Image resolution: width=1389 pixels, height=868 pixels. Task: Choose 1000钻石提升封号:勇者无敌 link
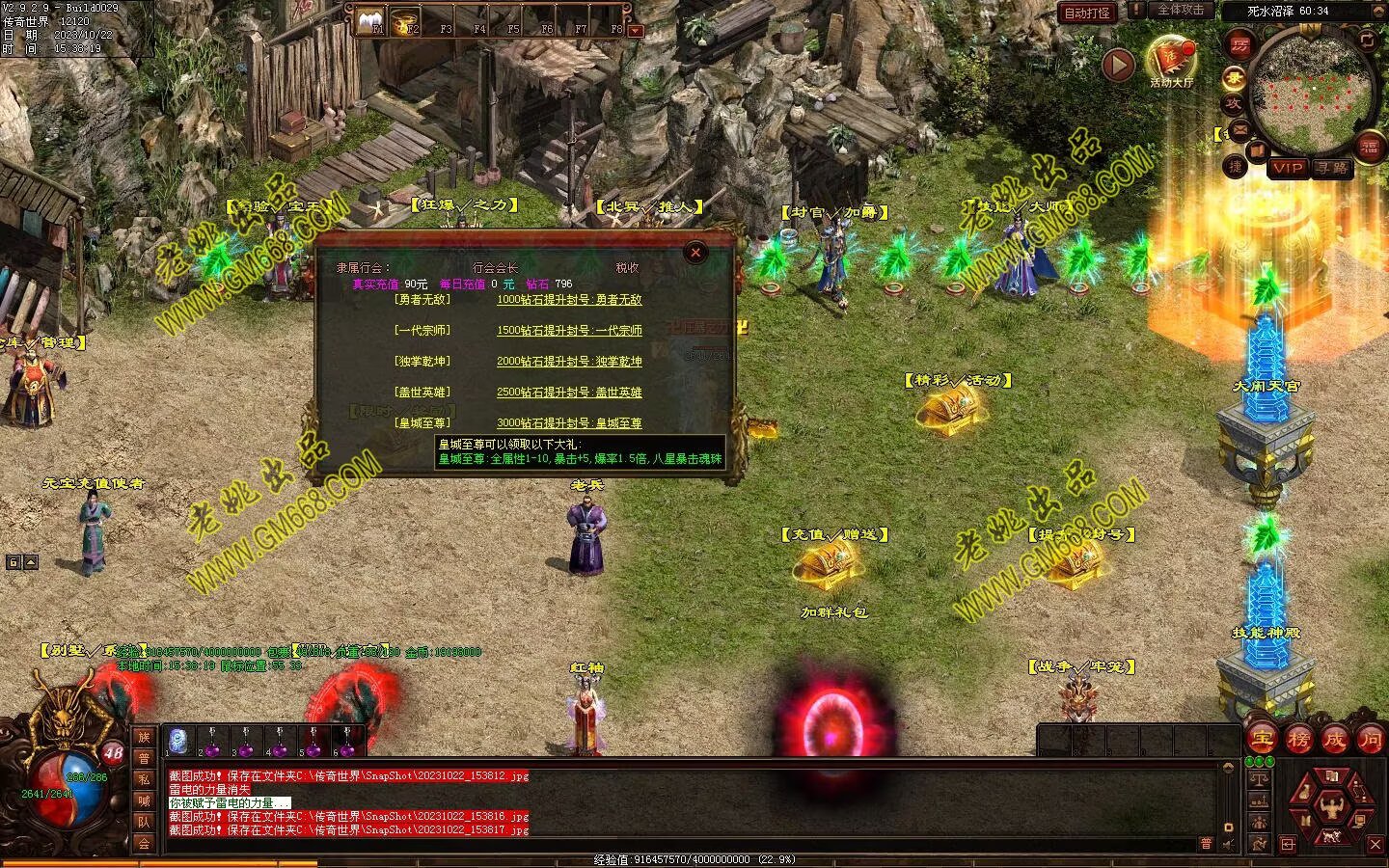(569, 300)
